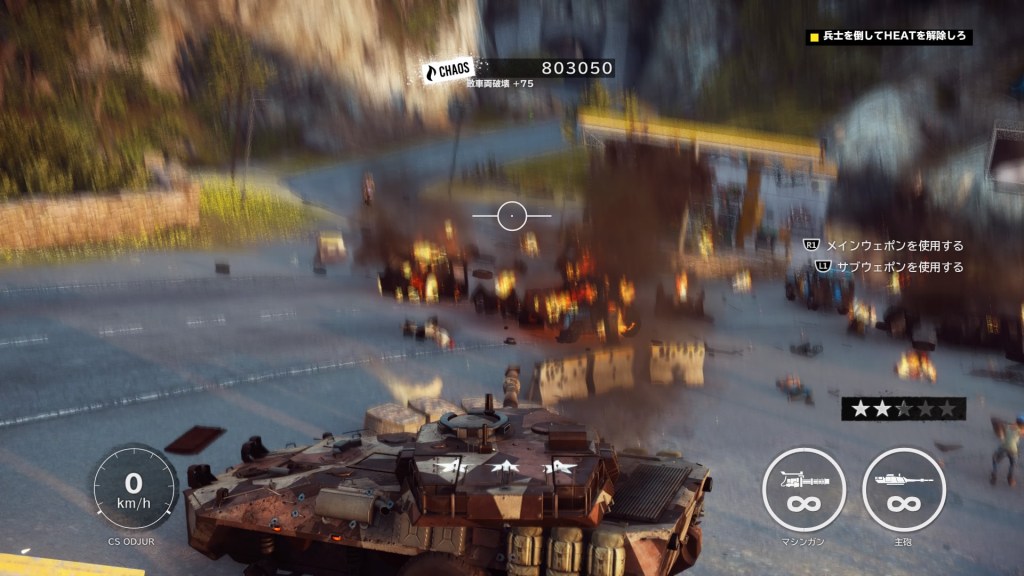Click the CHAOS flame badge
This screenshot has height=576, width=1024.
448,71
